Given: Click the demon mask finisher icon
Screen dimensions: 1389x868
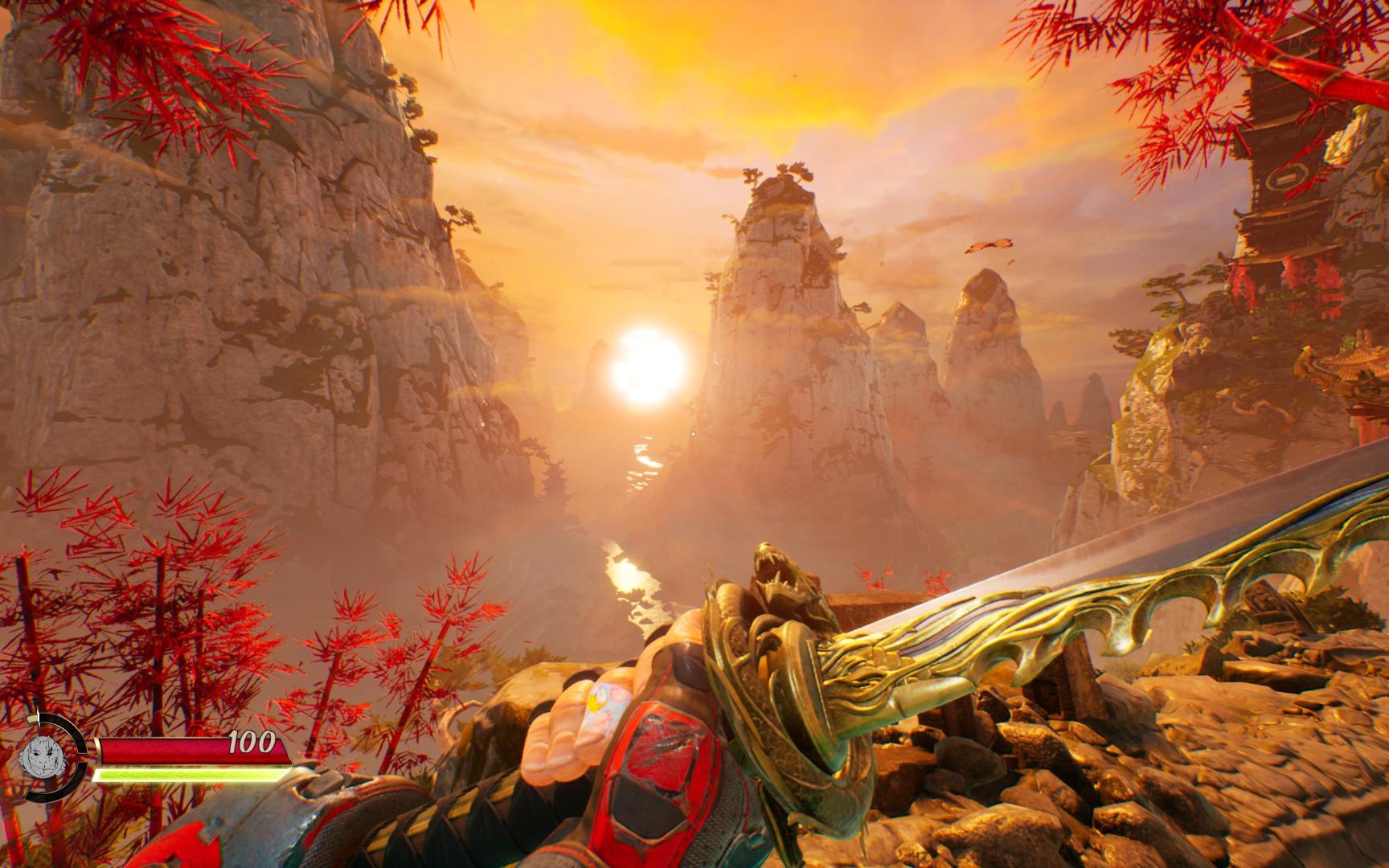Looking at the screenshot, I should [x=41, y=756].
